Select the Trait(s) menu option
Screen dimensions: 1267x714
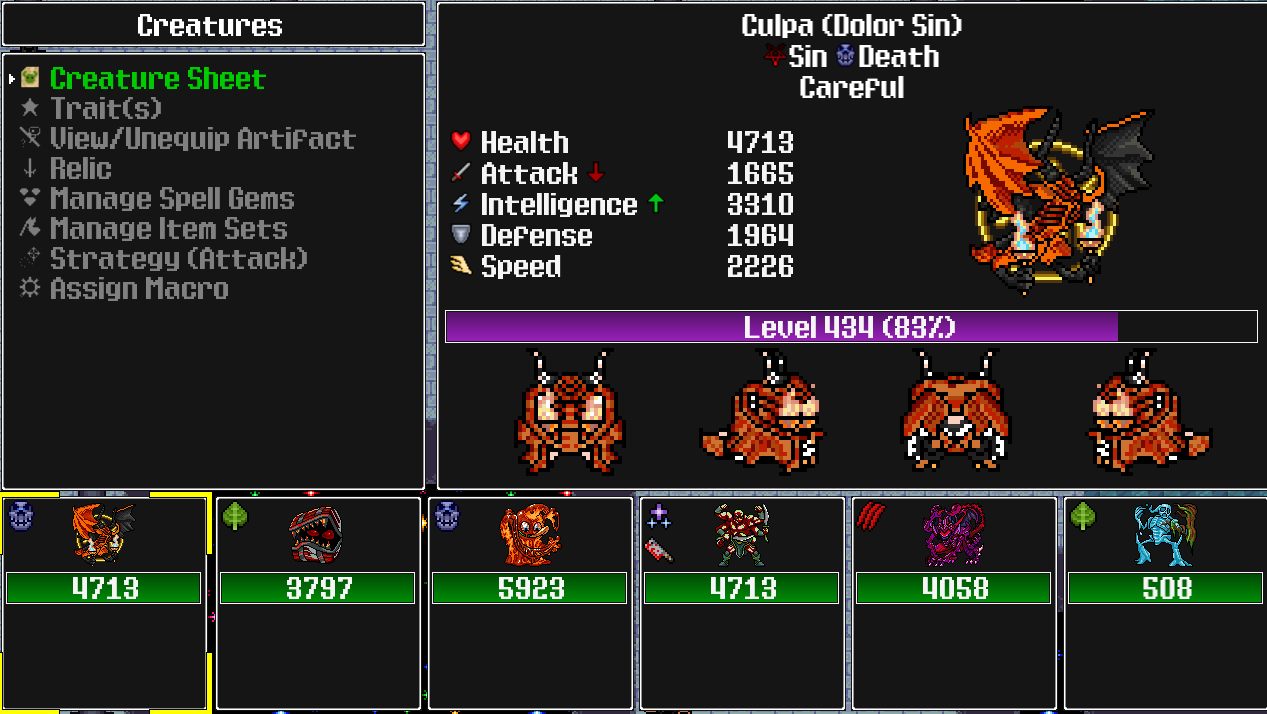coord(105,108)
